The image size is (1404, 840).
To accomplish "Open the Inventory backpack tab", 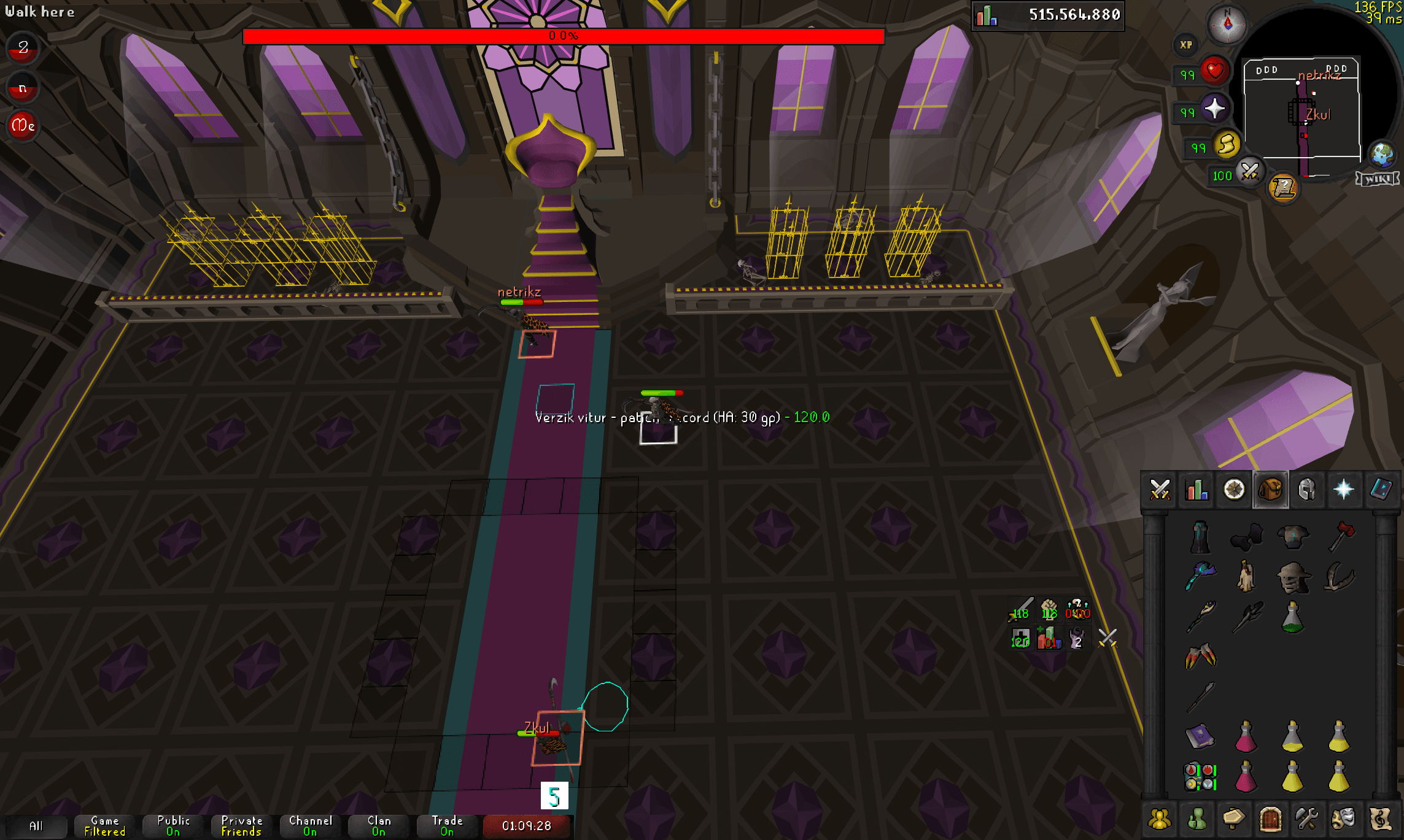I will coord(1270,490).
